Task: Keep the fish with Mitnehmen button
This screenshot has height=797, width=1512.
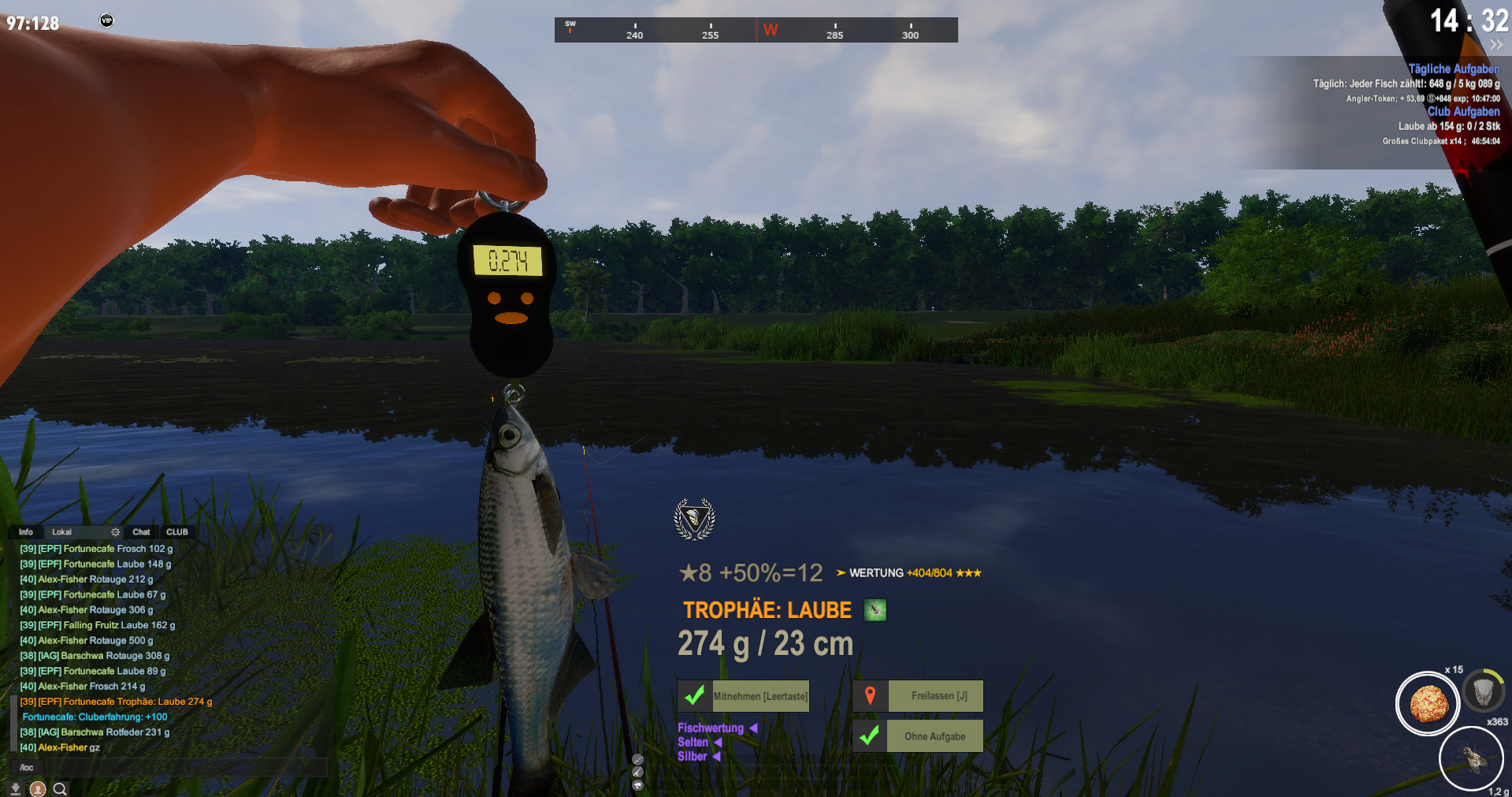Action: [x=744, y=696]
